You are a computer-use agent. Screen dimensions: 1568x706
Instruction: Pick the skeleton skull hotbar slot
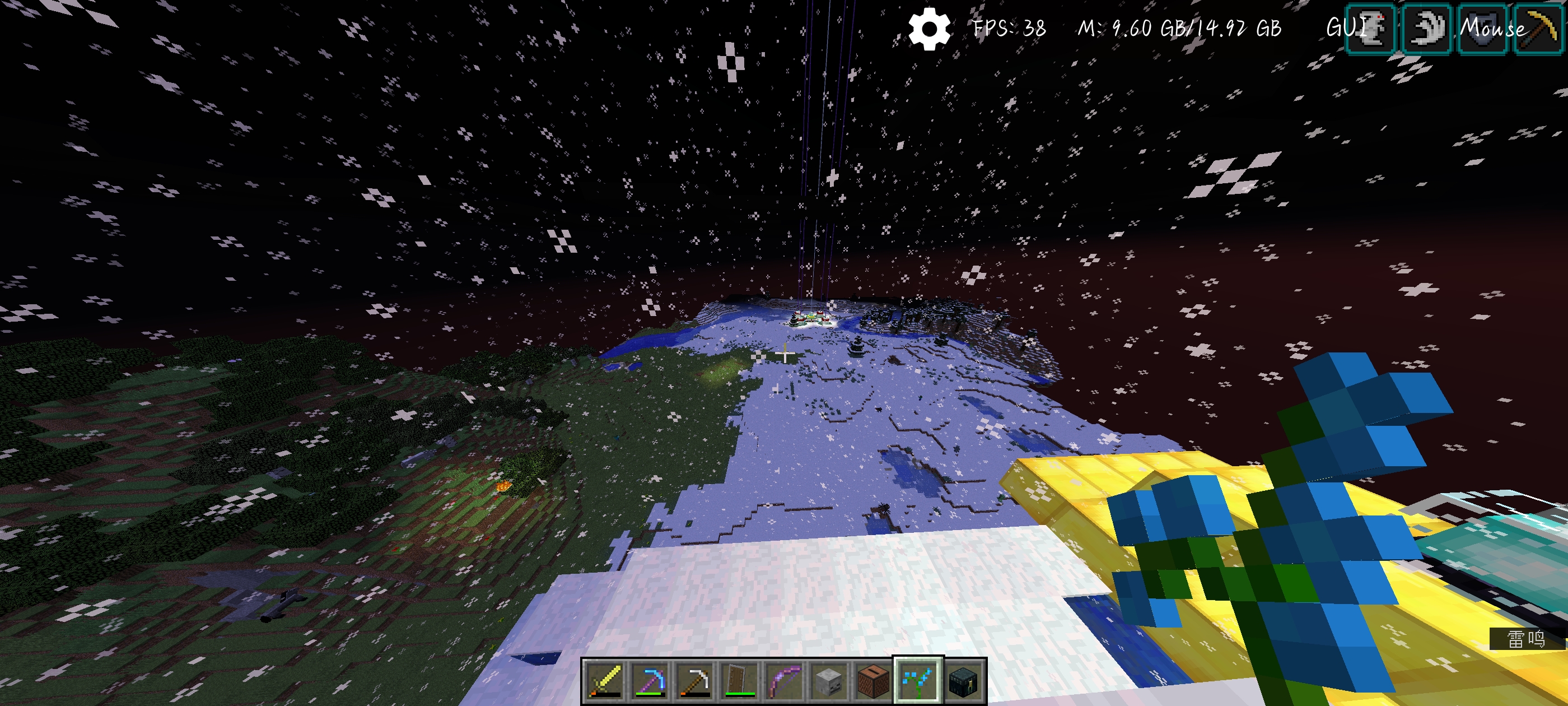828,680
